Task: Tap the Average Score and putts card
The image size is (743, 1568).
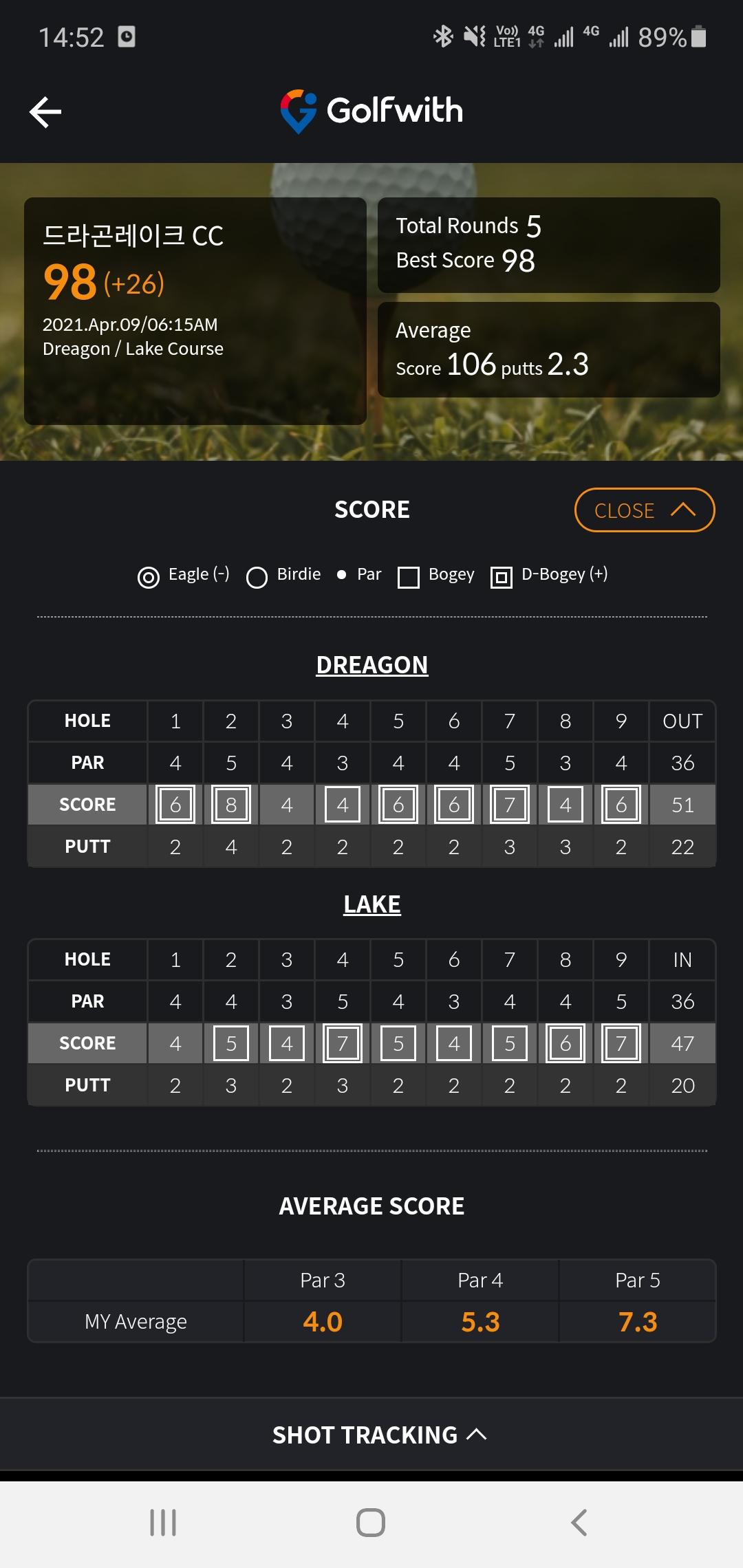Action: click(548, 349)
